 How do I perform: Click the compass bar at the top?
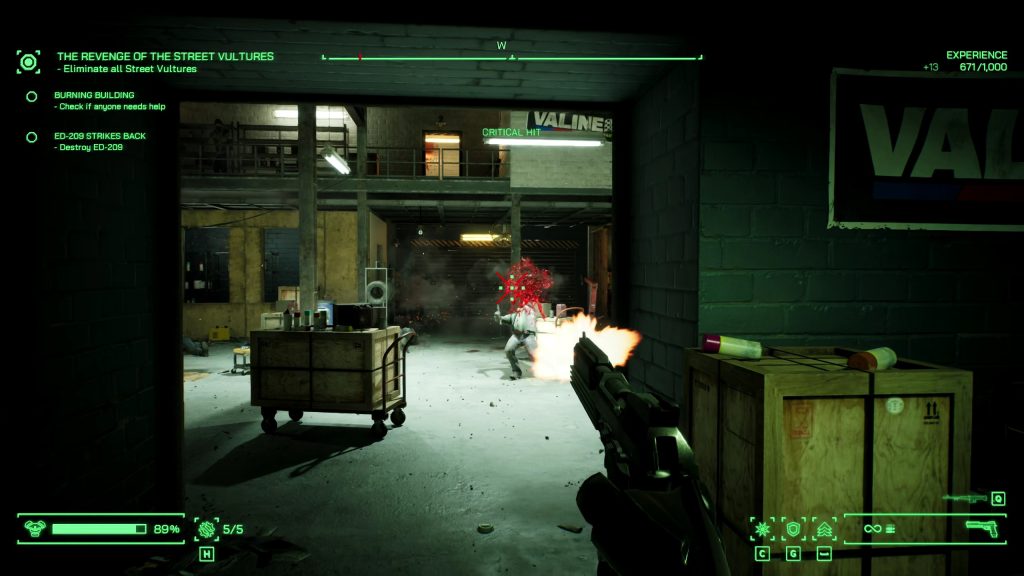coord(512,57)
